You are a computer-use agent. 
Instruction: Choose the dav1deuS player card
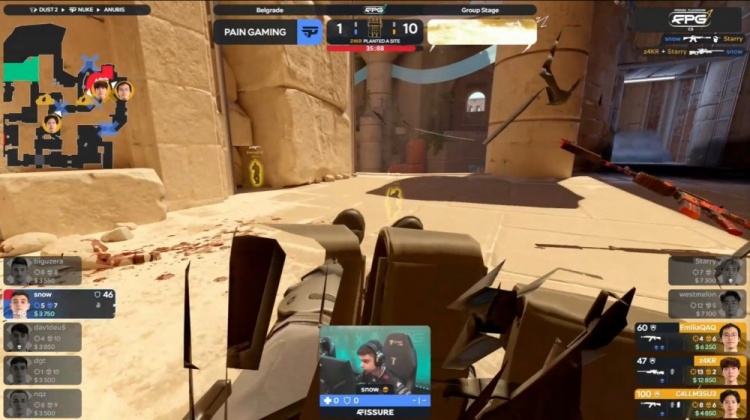coord(42,337)
